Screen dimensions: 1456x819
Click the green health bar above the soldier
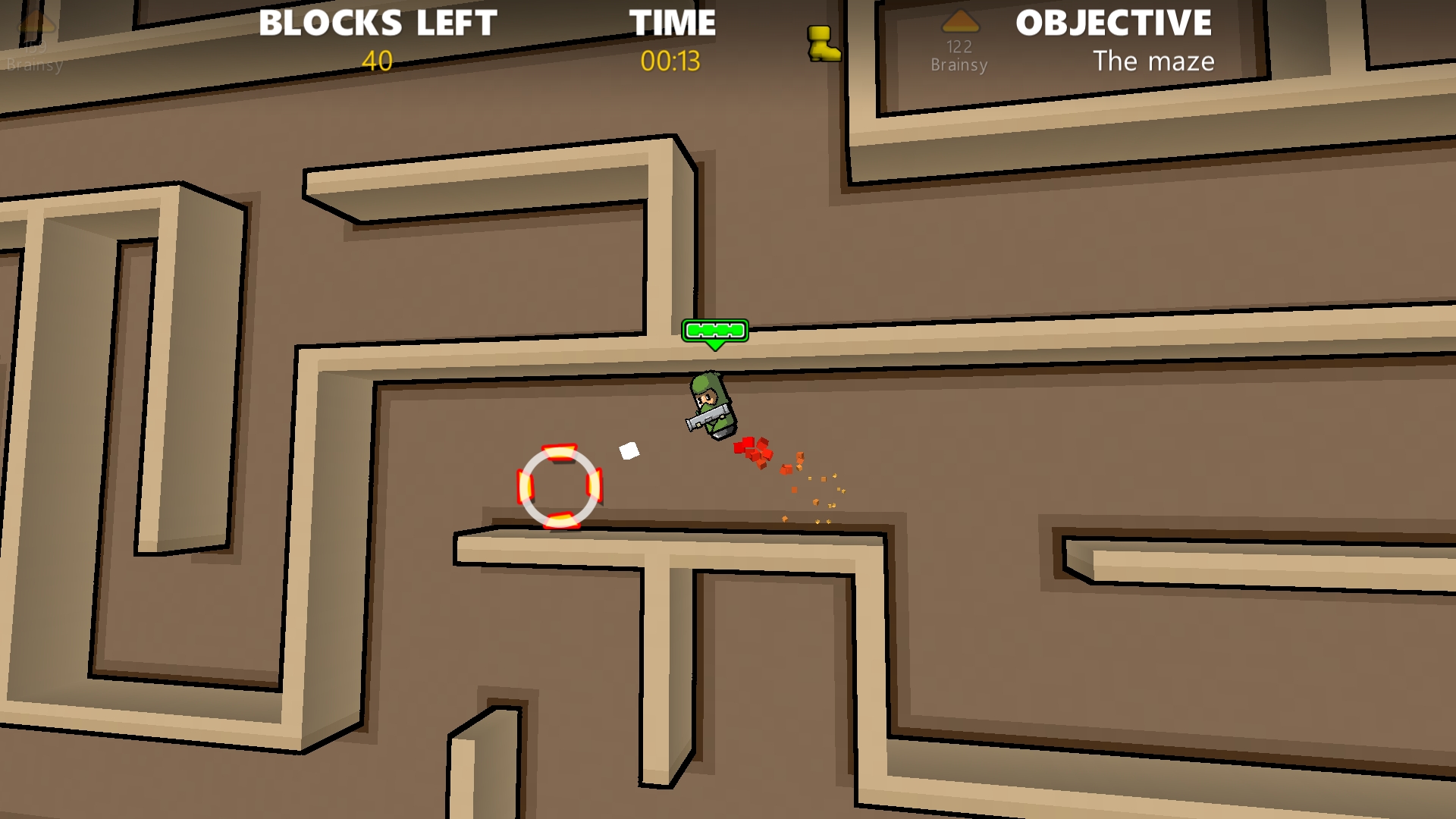coord(715,331)
